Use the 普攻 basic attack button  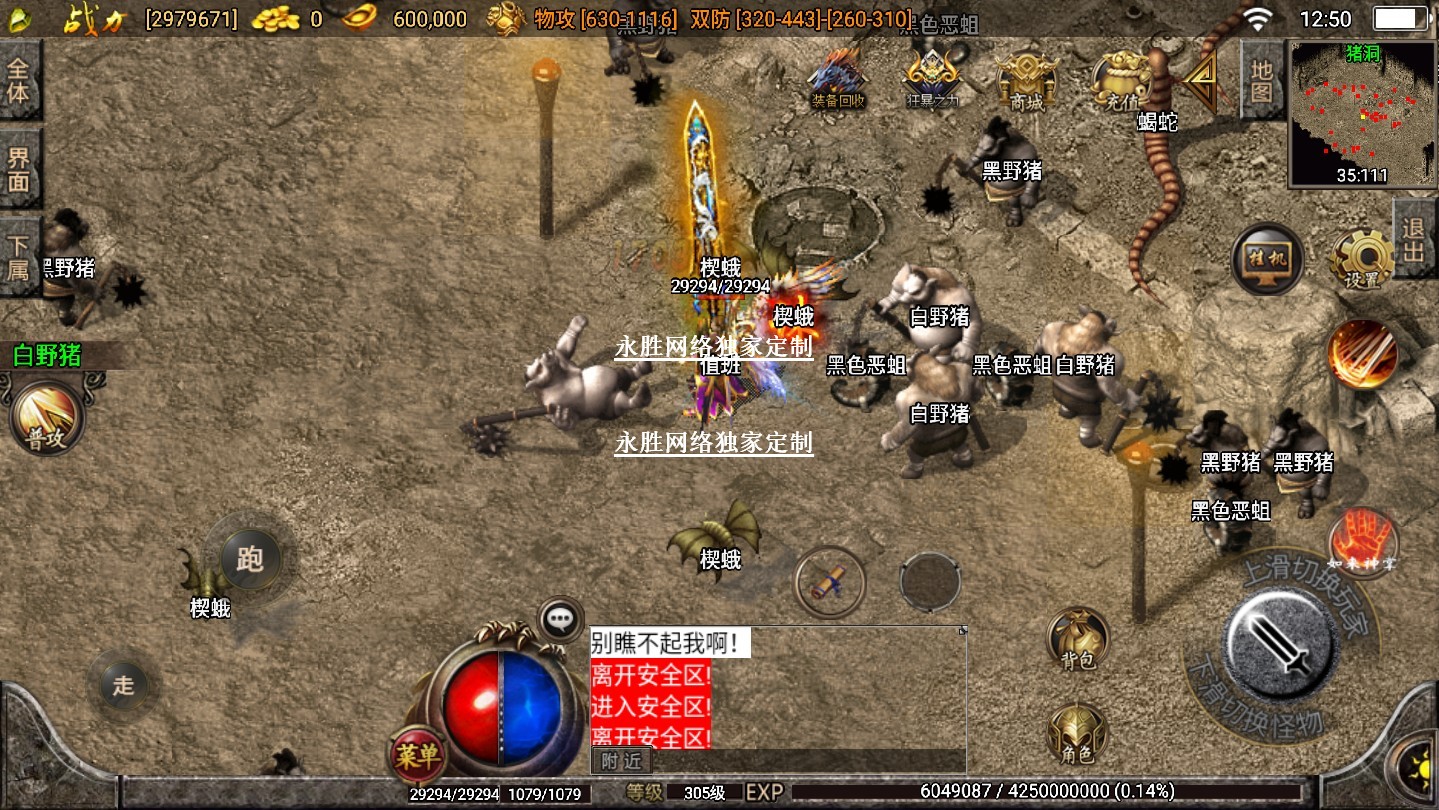coord(46,418)
